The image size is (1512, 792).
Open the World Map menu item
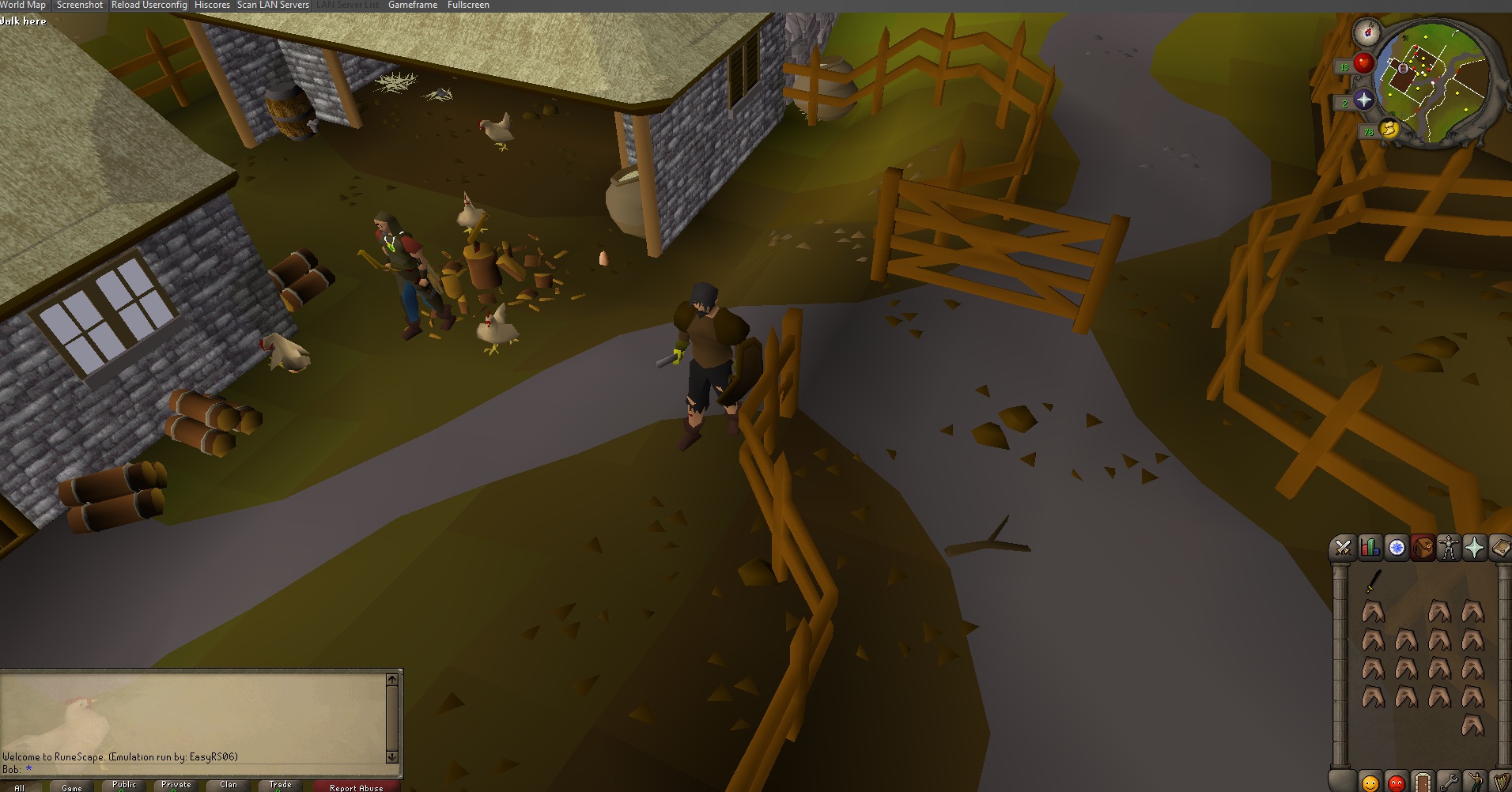23,5
